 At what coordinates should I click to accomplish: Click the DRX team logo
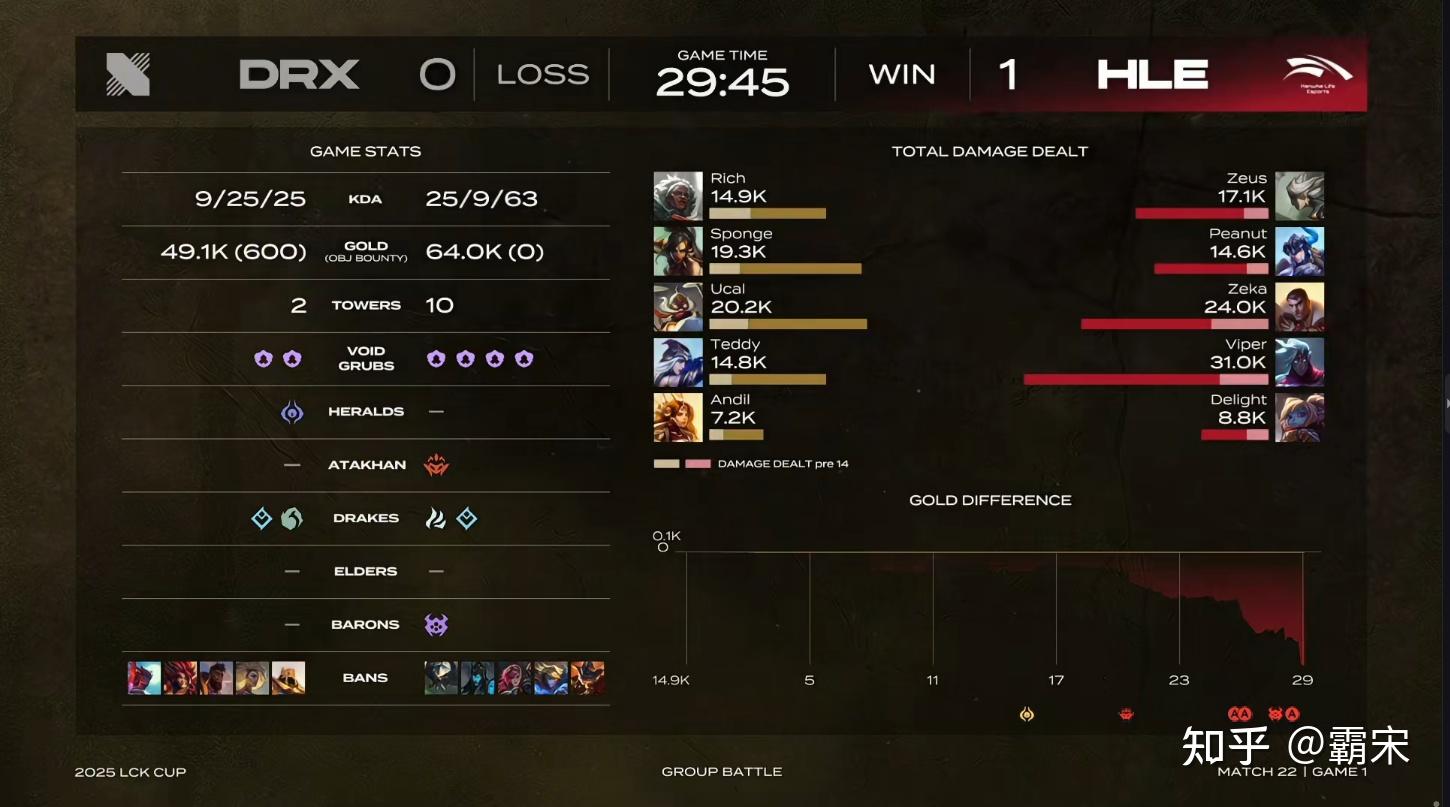click(128, 75)
